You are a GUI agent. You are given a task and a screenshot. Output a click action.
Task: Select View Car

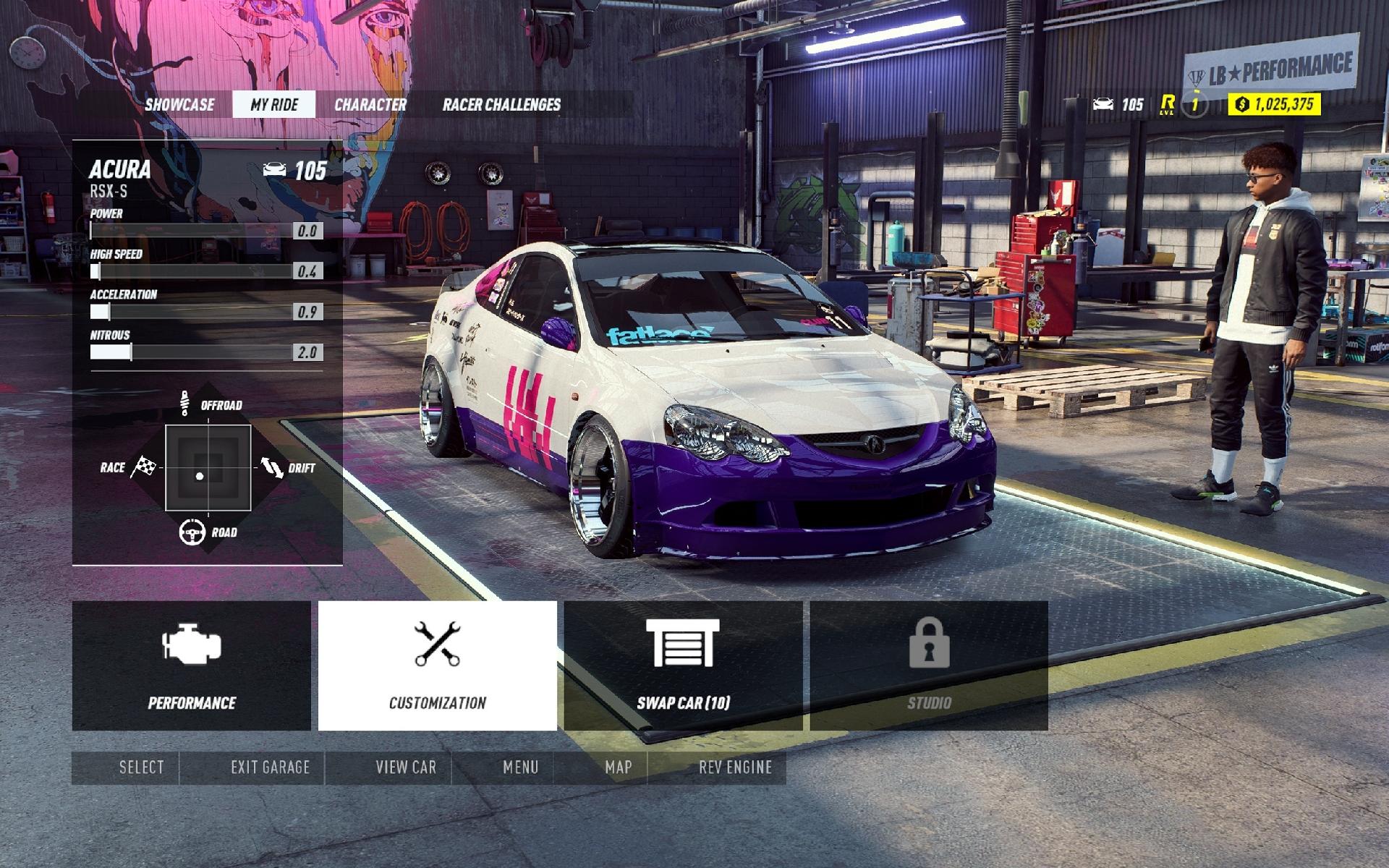404,767
